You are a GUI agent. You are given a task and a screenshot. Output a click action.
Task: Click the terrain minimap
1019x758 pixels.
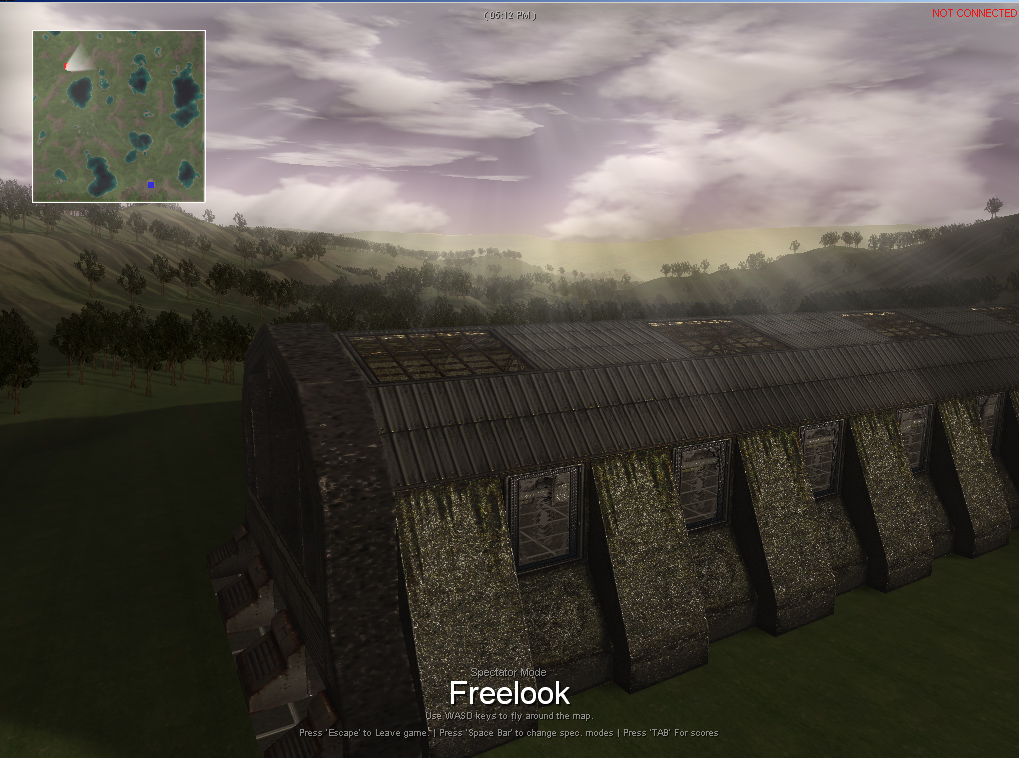coord(119,116)
